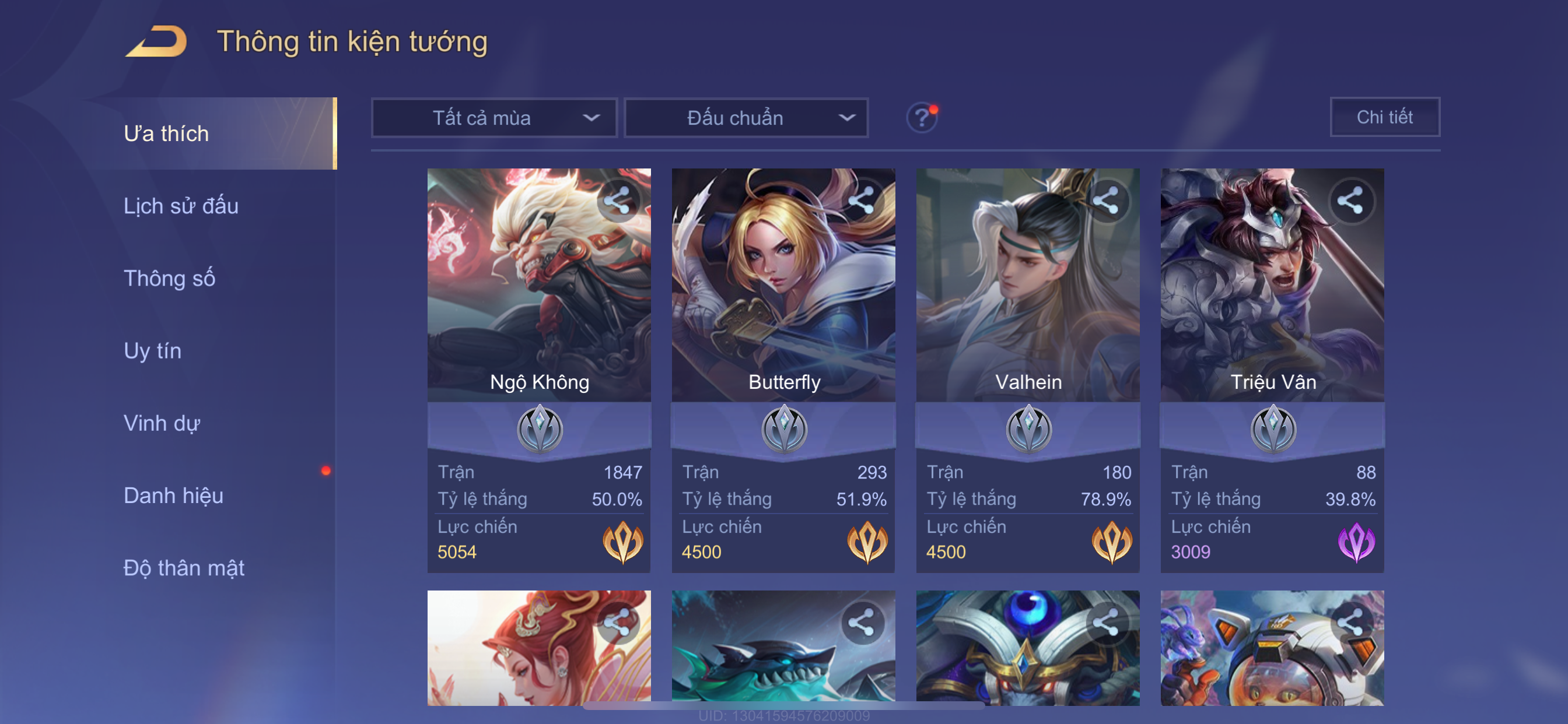Switch to the Lịch sử đấu tab
The image size is (1568, 724).
coord(181,206)
